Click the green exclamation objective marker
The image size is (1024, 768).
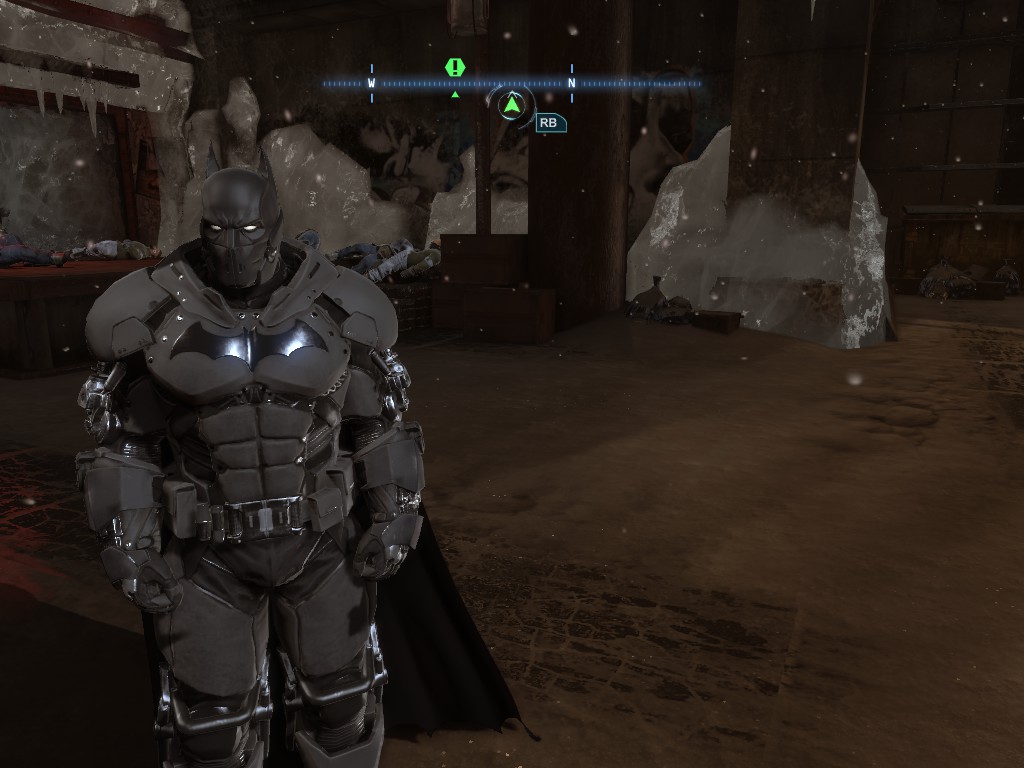(455, 68)
